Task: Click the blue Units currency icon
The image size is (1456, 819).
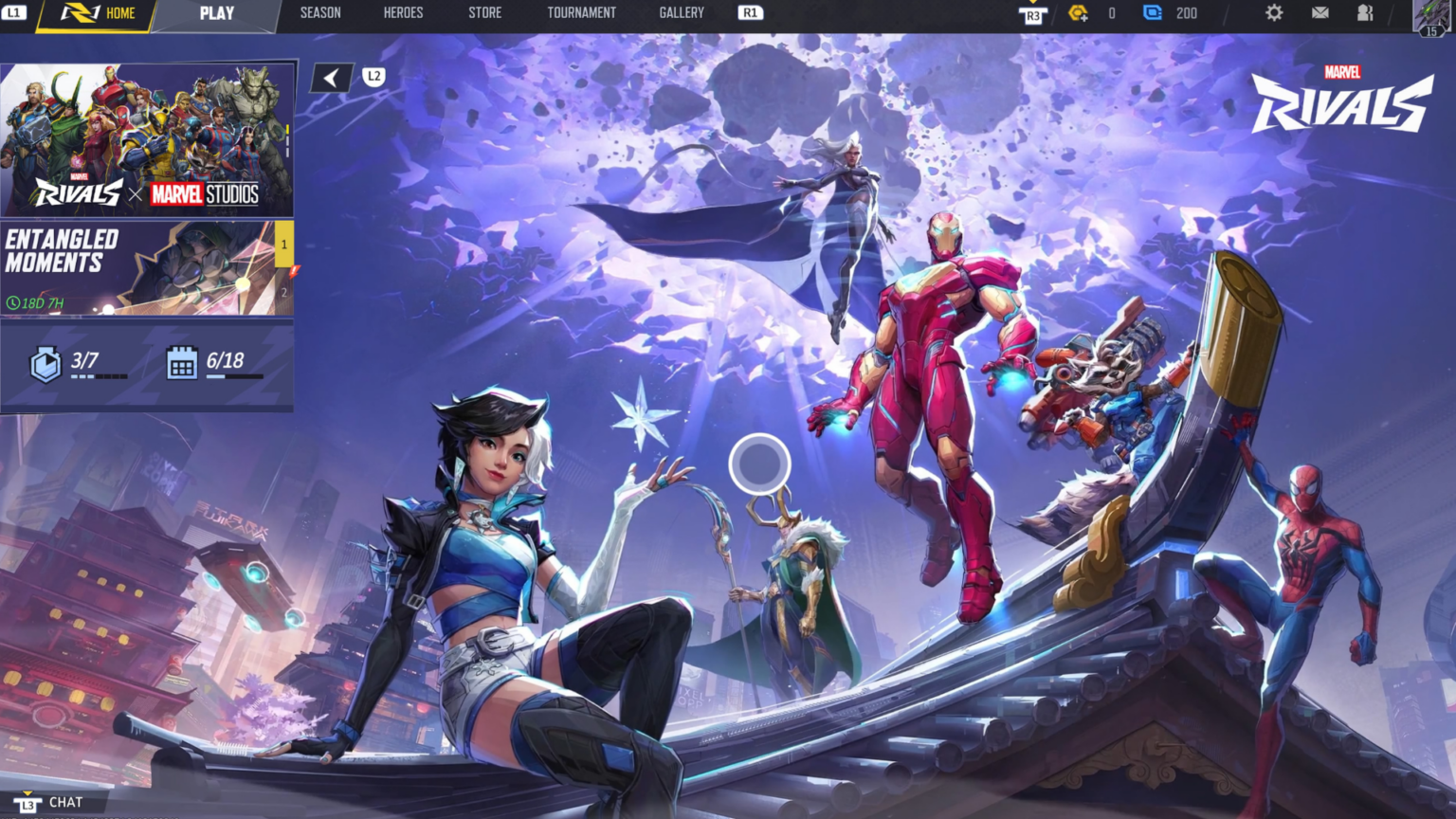Action: tap(1151, 13)
